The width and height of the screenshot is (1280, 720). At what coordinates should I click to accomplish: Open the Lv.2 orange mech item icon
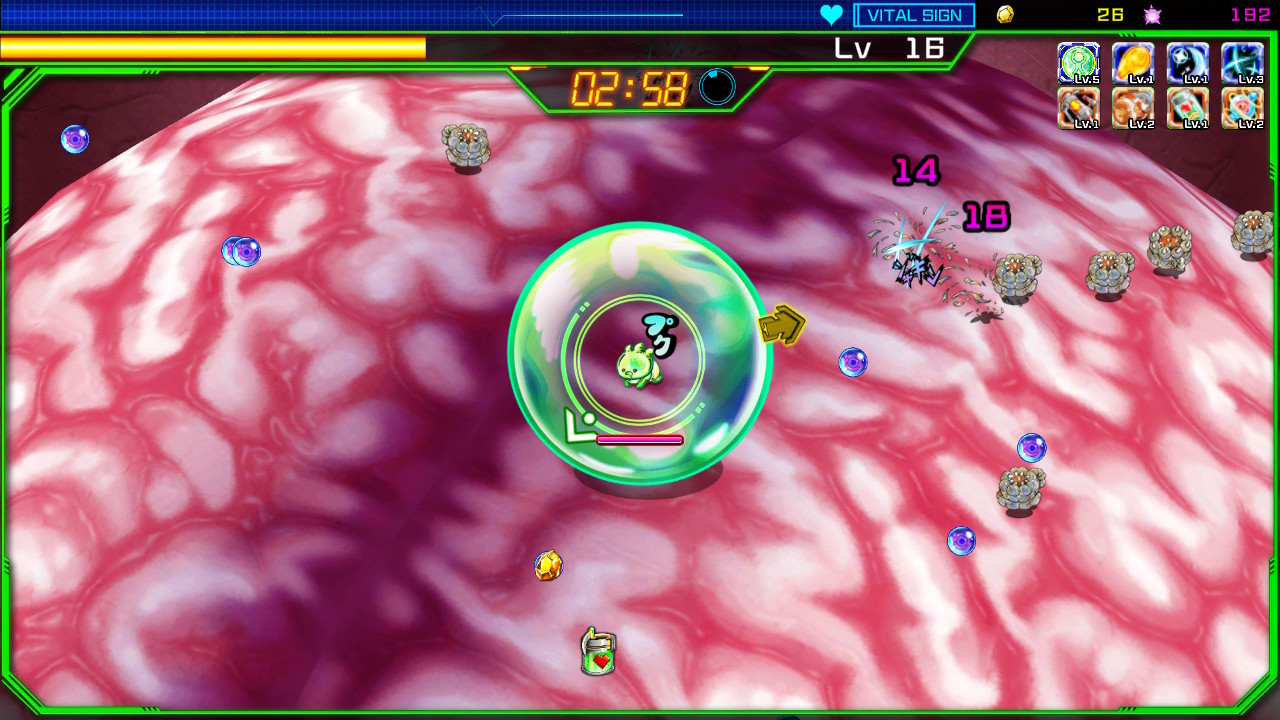1134,107
